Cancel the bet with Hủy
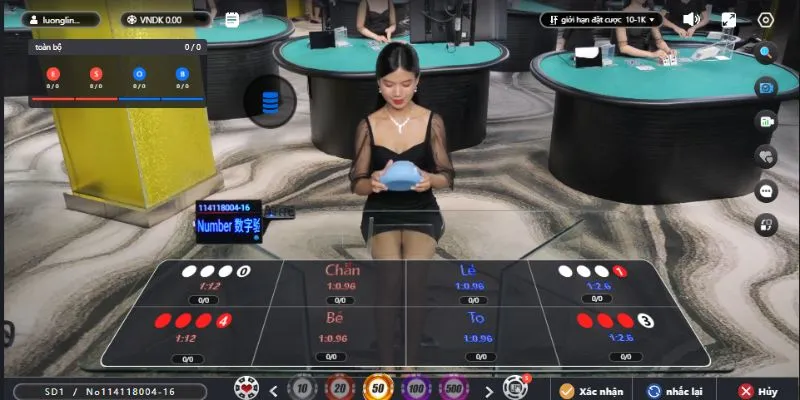The image size is (800, 400). pyautogui.click(x=758, y=390)
